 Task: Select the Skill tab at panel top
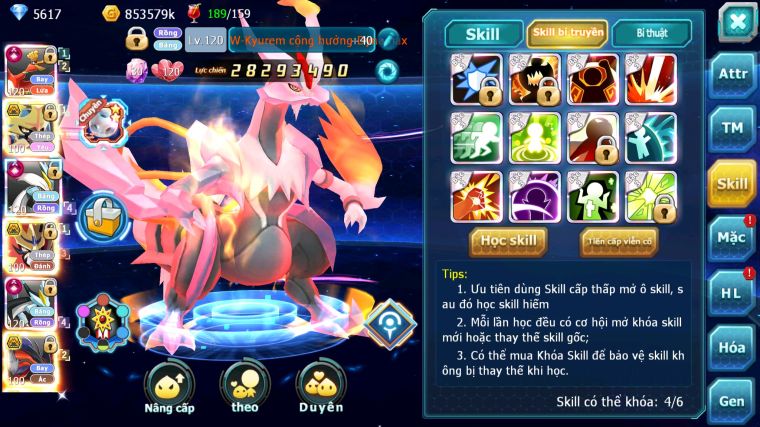click(x=483, y=34)
